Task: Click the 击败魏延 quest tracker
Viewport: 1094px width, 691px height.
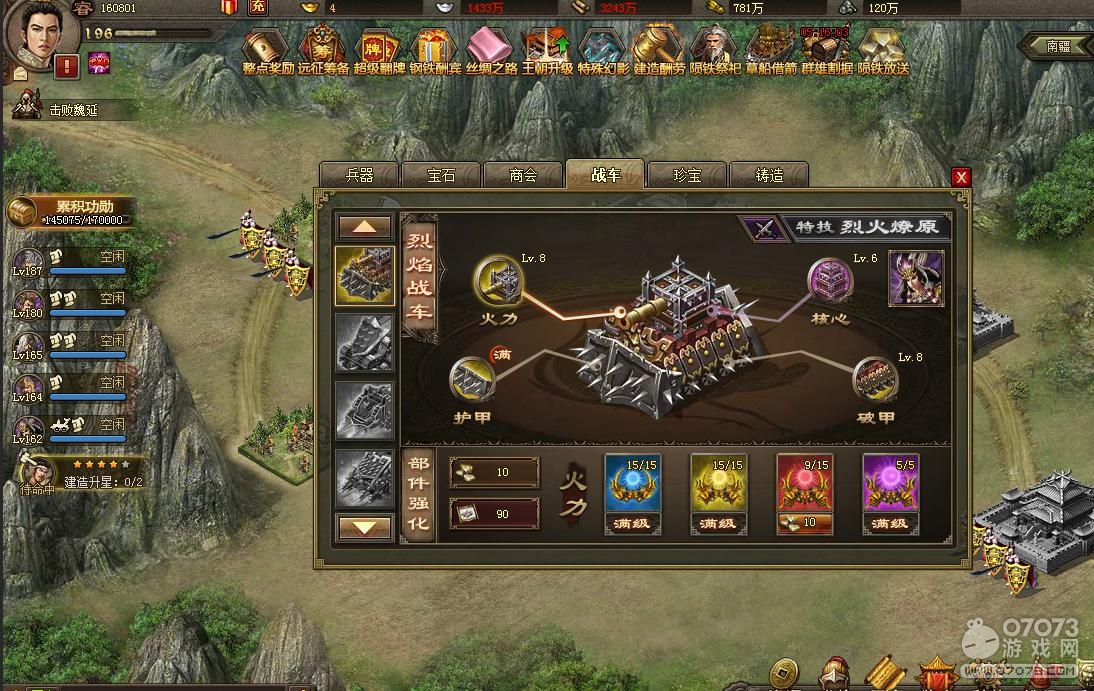Action: click(x=72, y=110)
